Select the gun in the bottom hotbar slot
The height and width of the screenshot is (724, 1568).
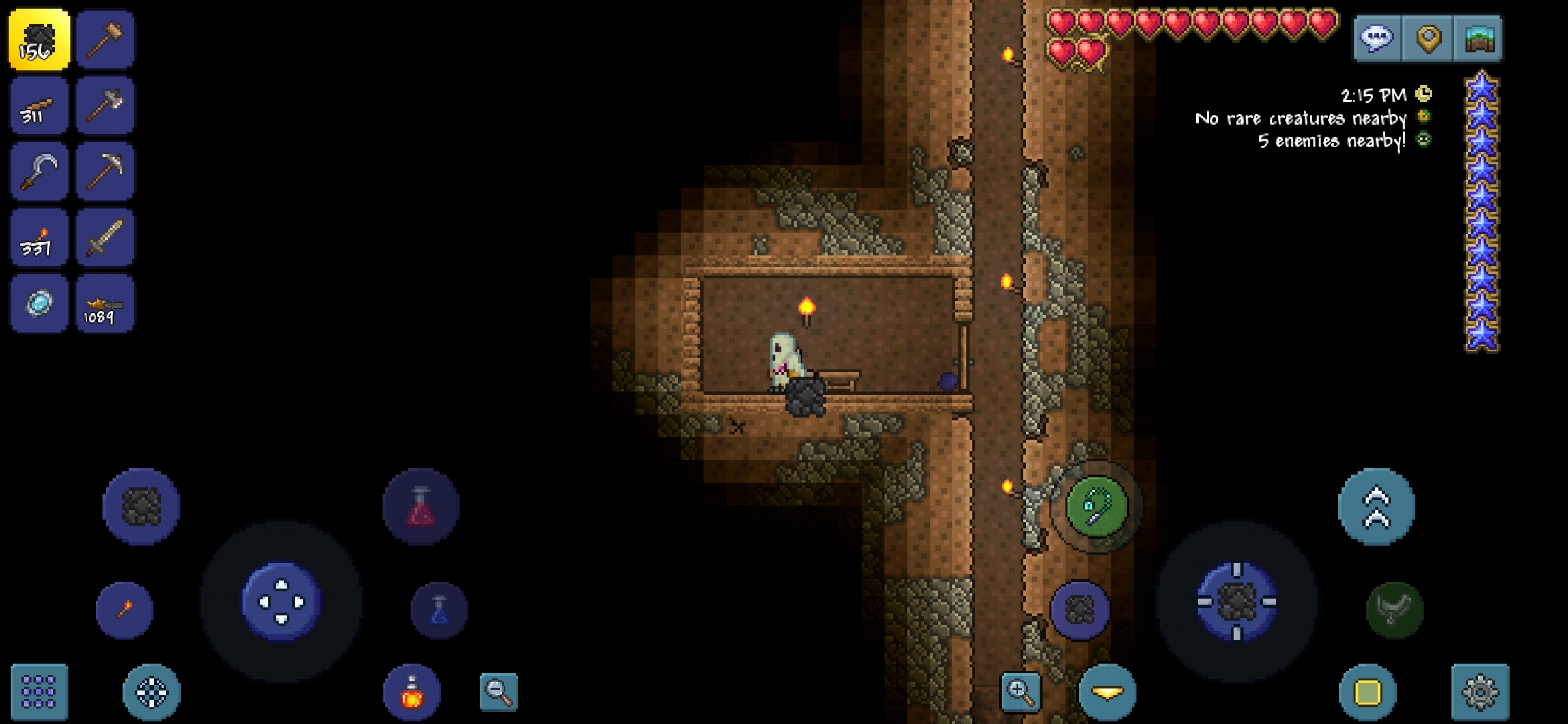tap(105, 302)
